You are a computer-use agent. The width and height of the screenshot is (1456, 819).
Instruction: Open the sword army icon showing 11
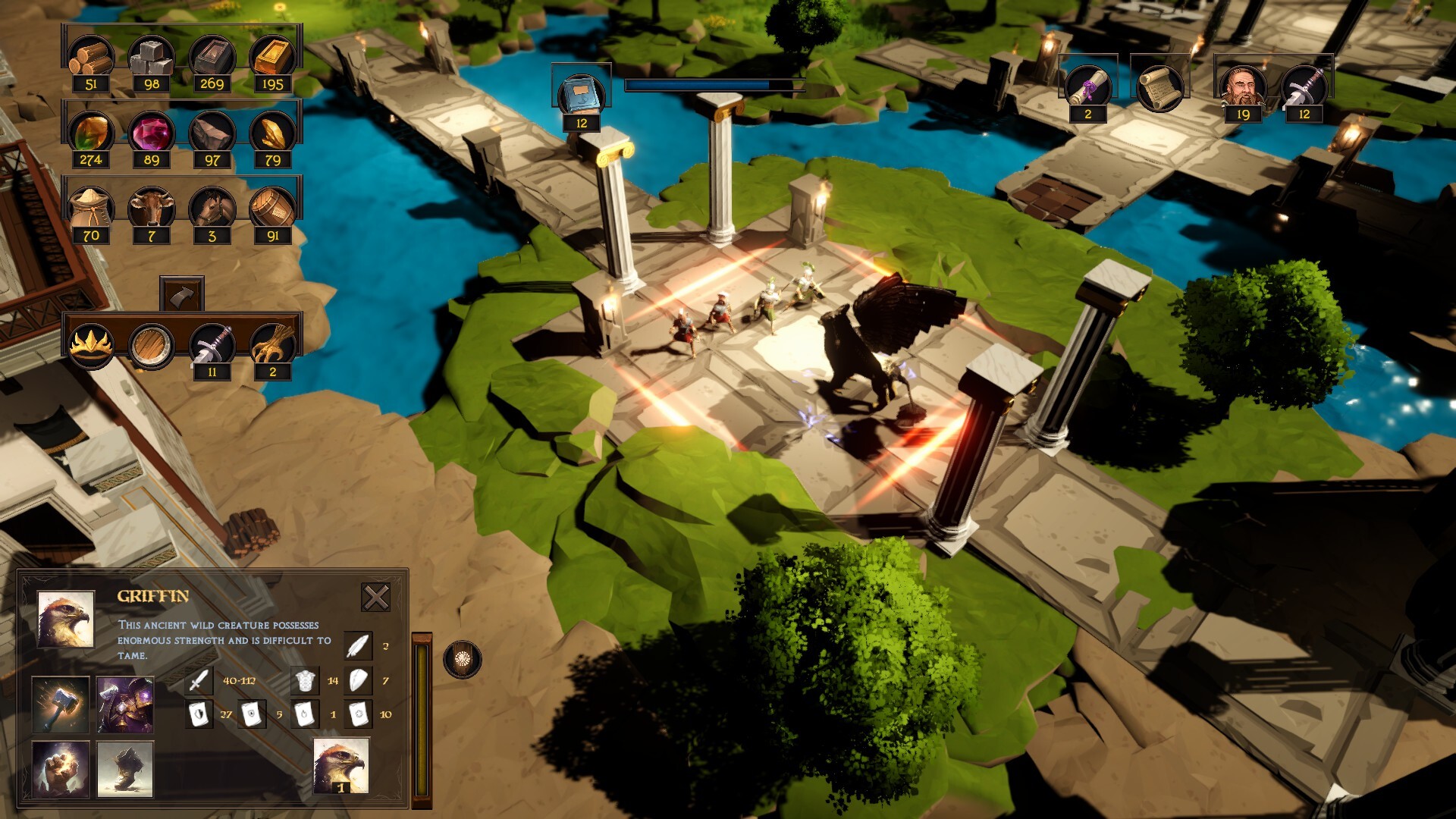pos(212,345)
